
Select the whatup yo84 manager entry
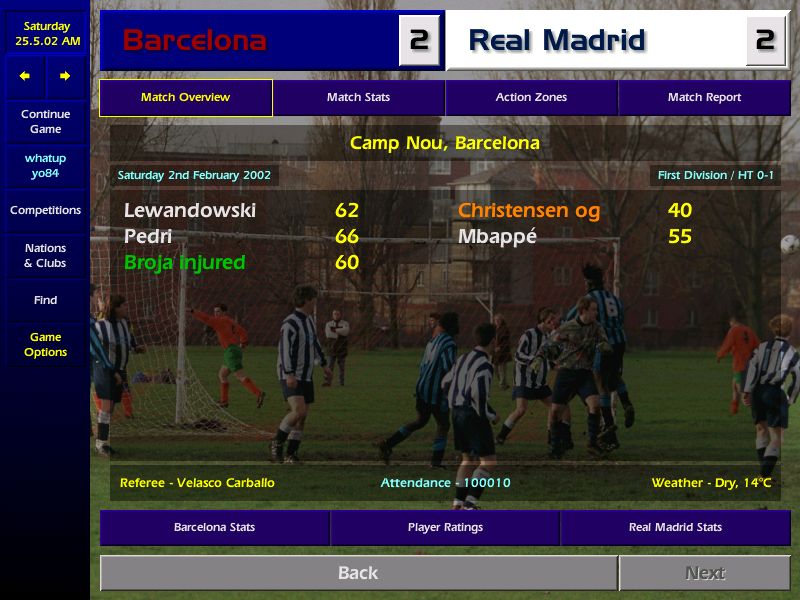pos(45,166)
